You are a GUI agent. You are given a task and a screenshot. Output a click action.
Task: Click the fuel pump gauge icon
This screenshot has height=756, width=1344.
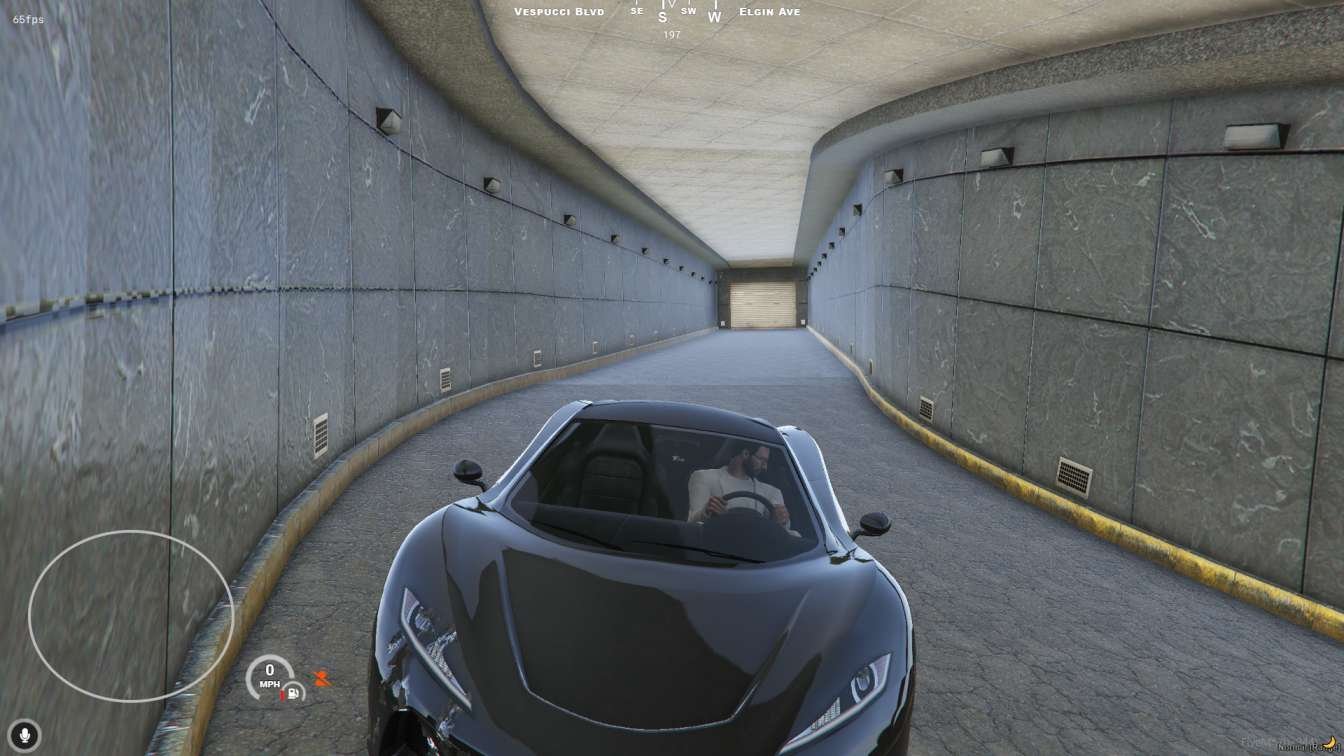coord(293,691)
